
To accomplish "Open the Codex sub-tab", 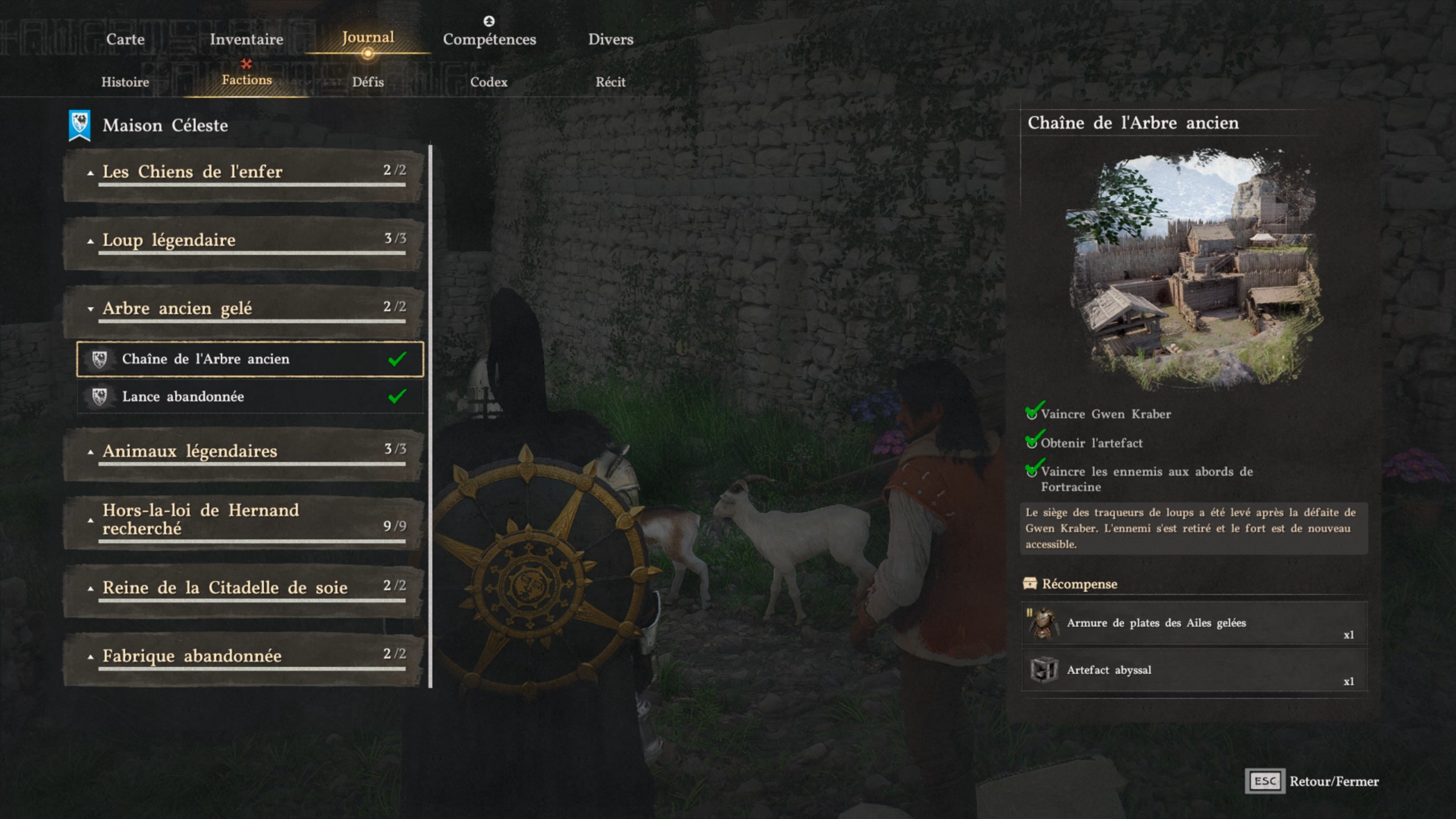I will pos(489,82).
